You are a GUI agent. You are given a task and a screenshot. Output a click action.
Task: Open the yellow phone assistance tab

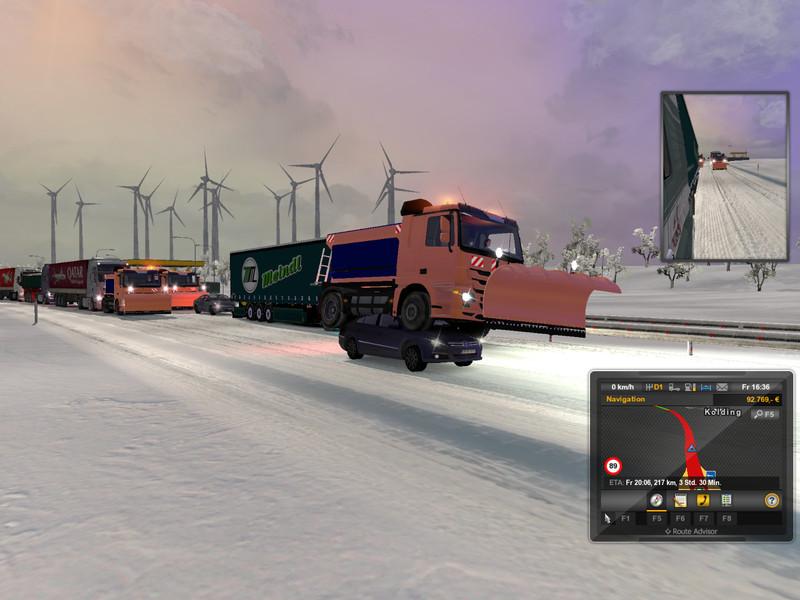pyautogui.click(x=703, y=499)
